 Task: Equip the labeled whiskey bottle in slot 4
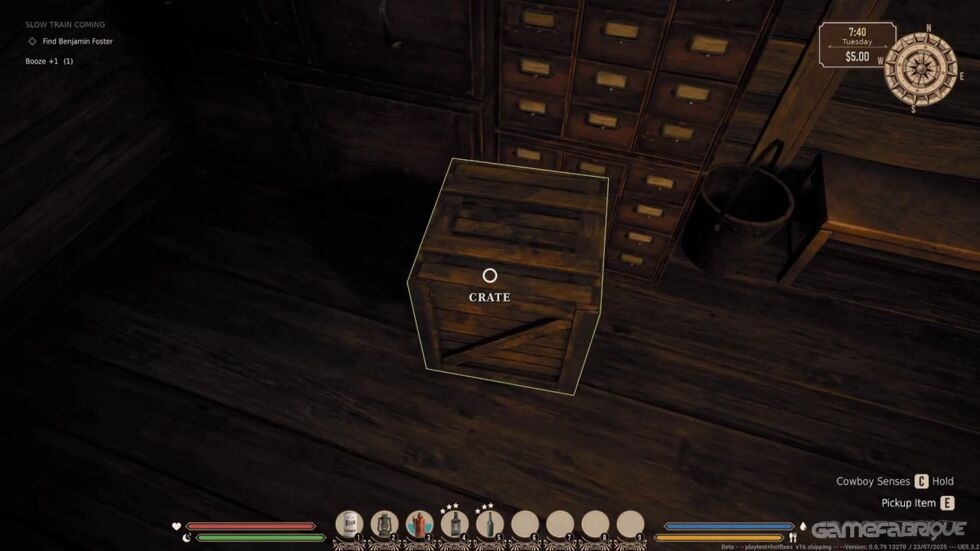[x=454, y=524]
